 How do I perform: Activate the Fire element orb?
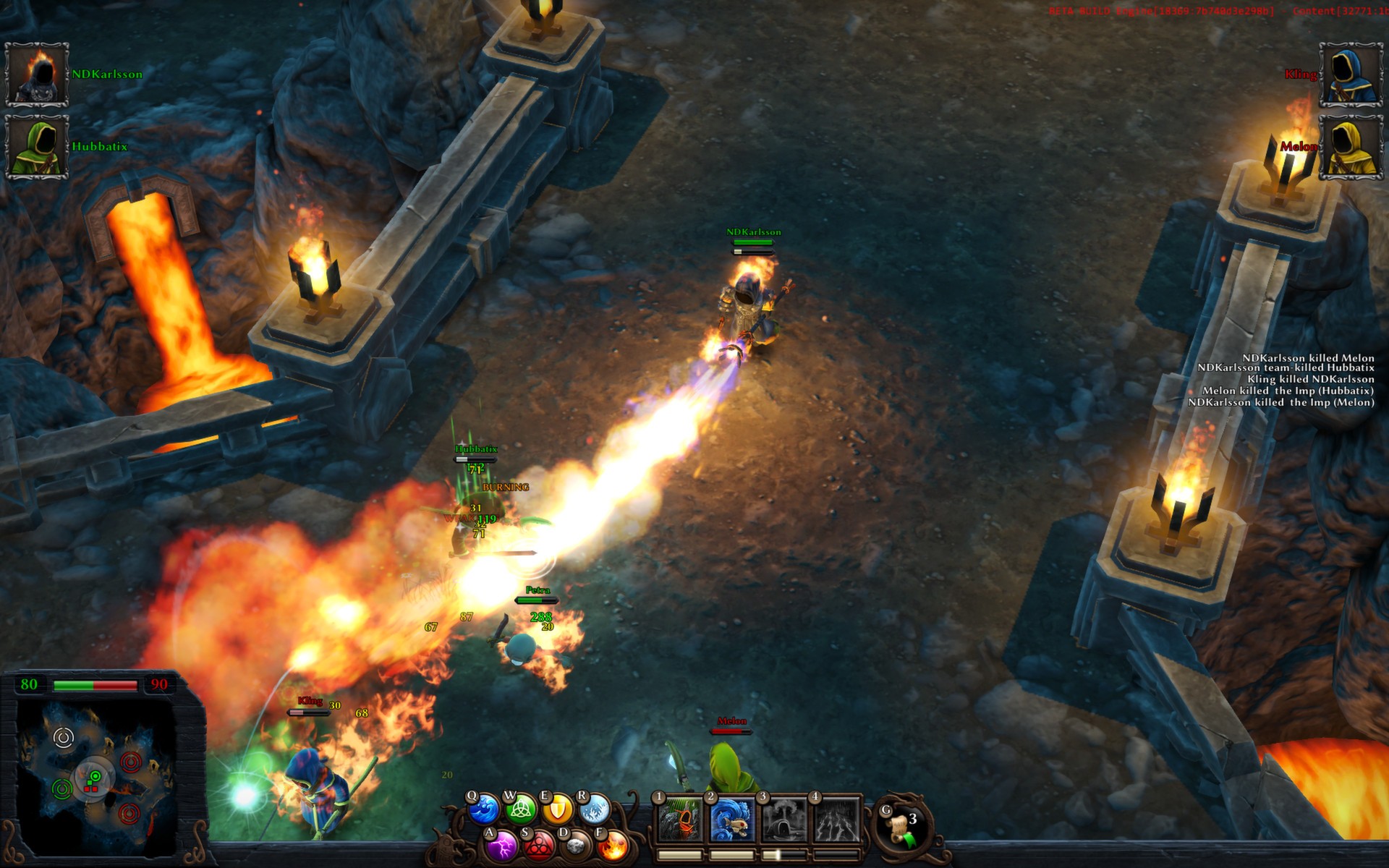click(x=612, y=845)
